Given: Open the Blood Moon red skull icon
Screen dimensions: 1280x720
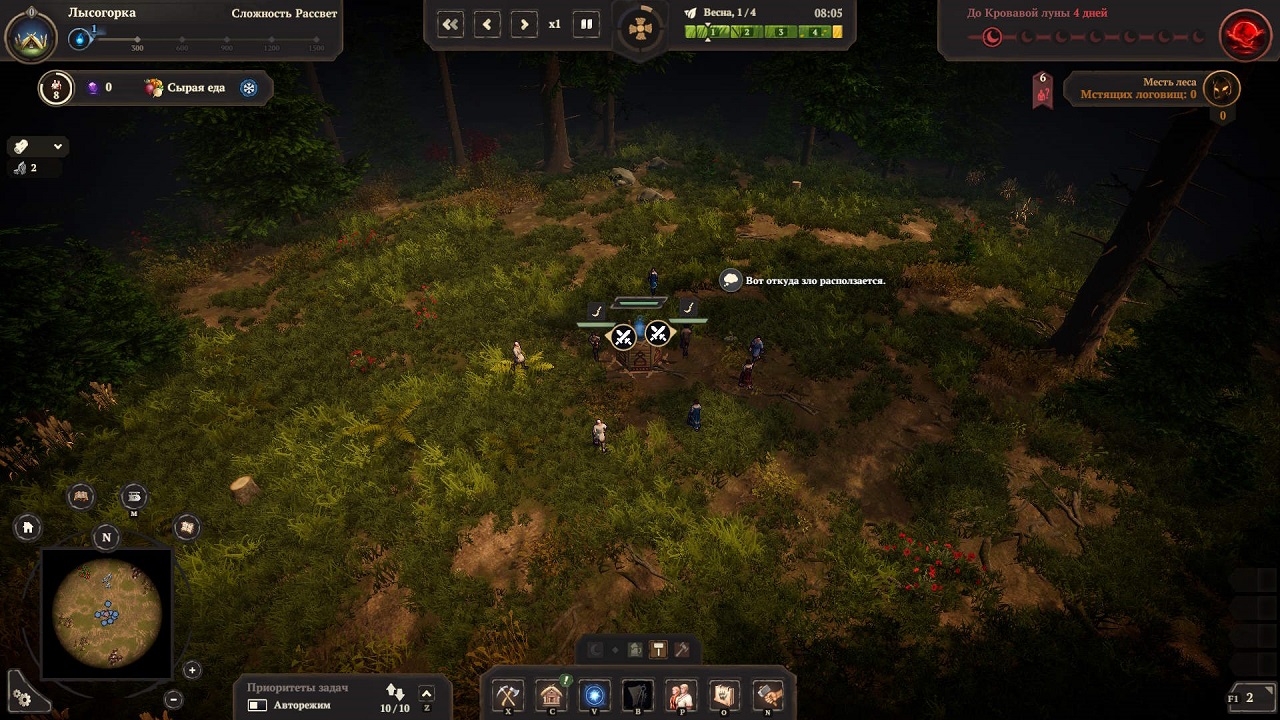Looking at the screenshot, I should pos(1245,34).
